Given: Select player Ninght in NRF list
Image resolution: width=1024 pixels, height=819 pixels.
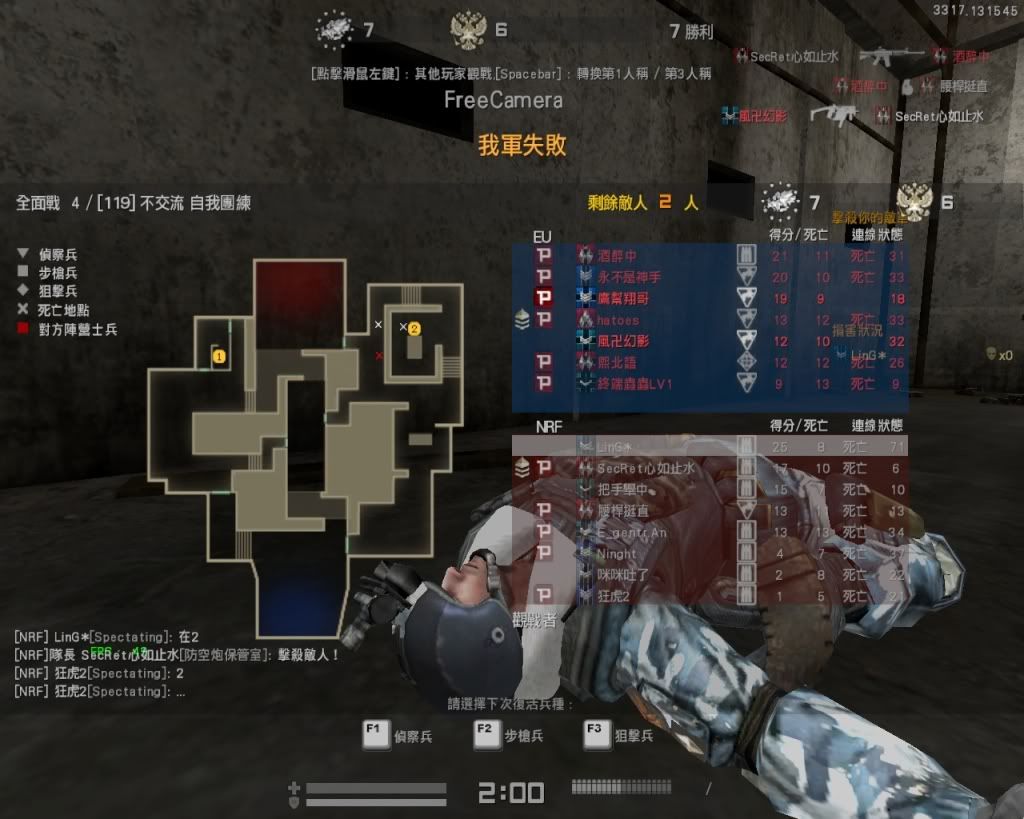Looking at the screenshot, I should tap(616, 553).
